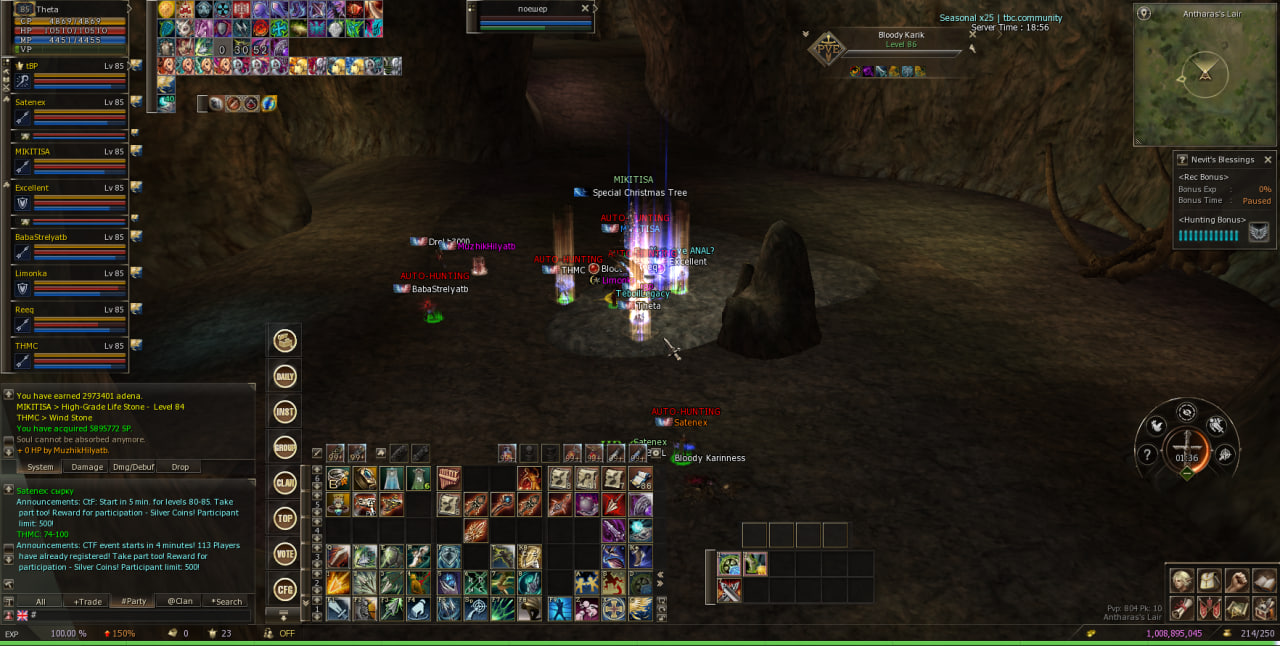Select the Drop log tab

pos(180,467)
